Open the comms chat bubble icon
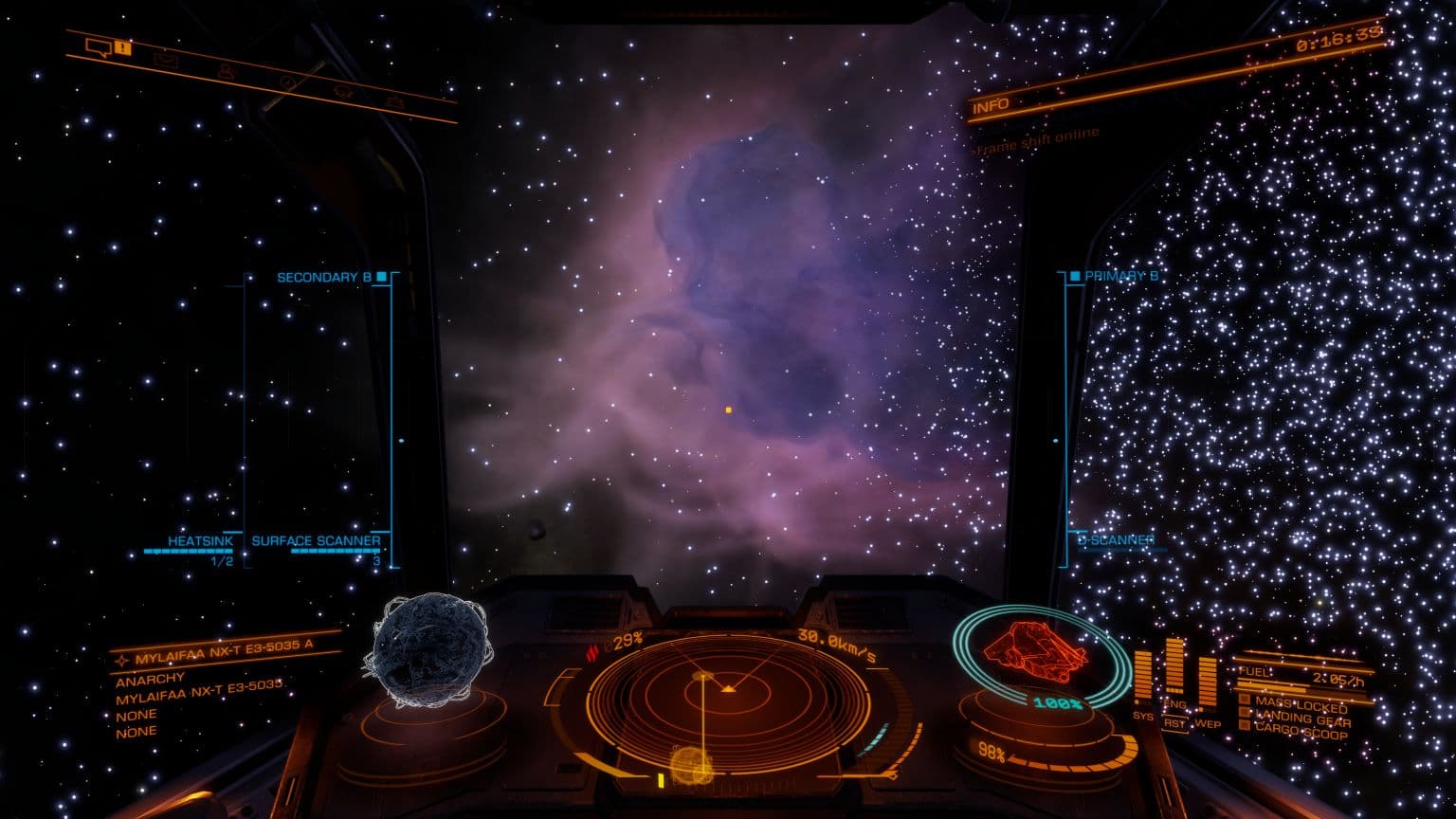The image size is (1456, 819). point(99,46)
